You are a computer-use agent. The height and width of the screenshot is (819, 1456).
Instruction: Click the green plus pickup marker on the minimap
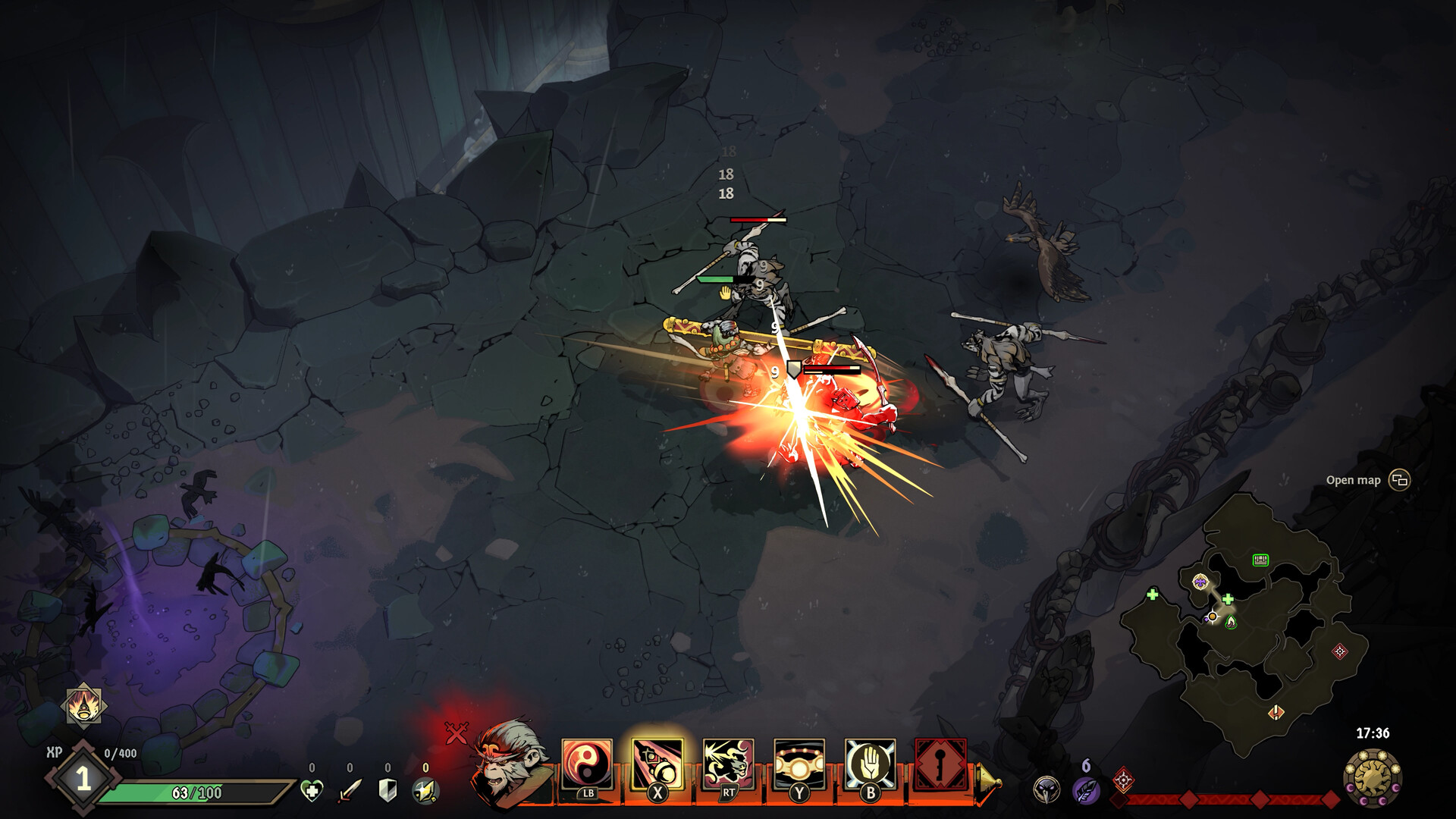(1228, 599)
